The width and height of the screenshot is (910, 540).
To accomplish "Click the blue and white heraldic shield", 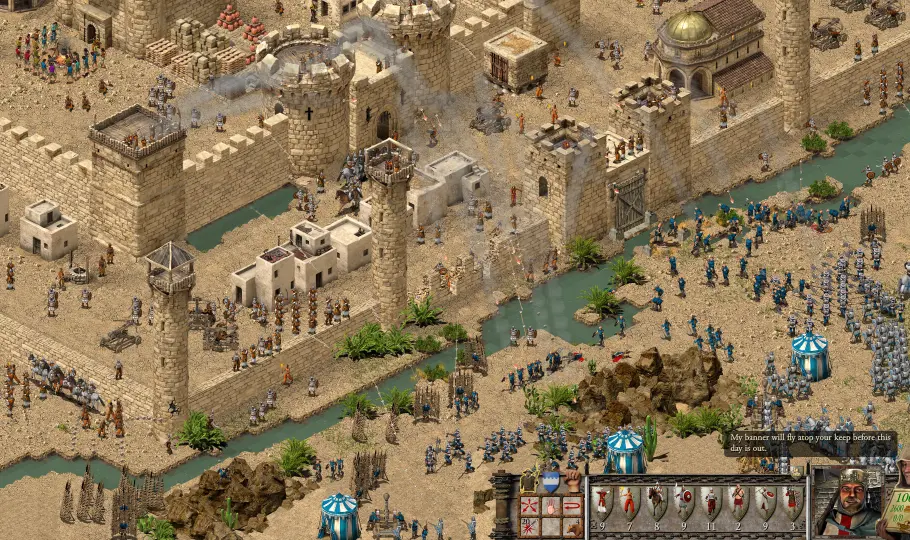I will (x=551, y=482).
